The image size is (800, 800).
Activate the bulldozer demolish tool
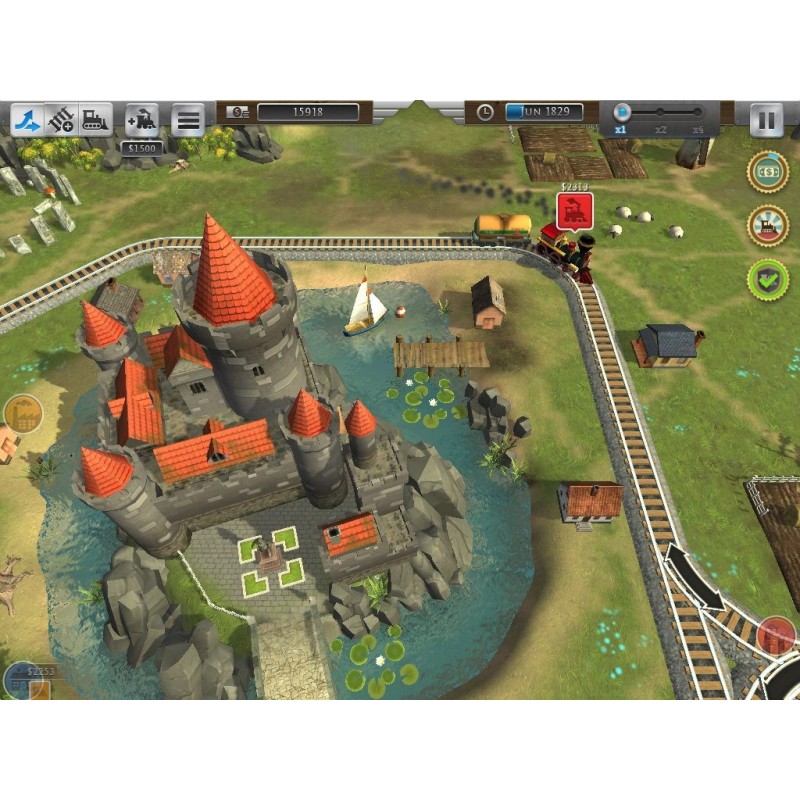95,120
